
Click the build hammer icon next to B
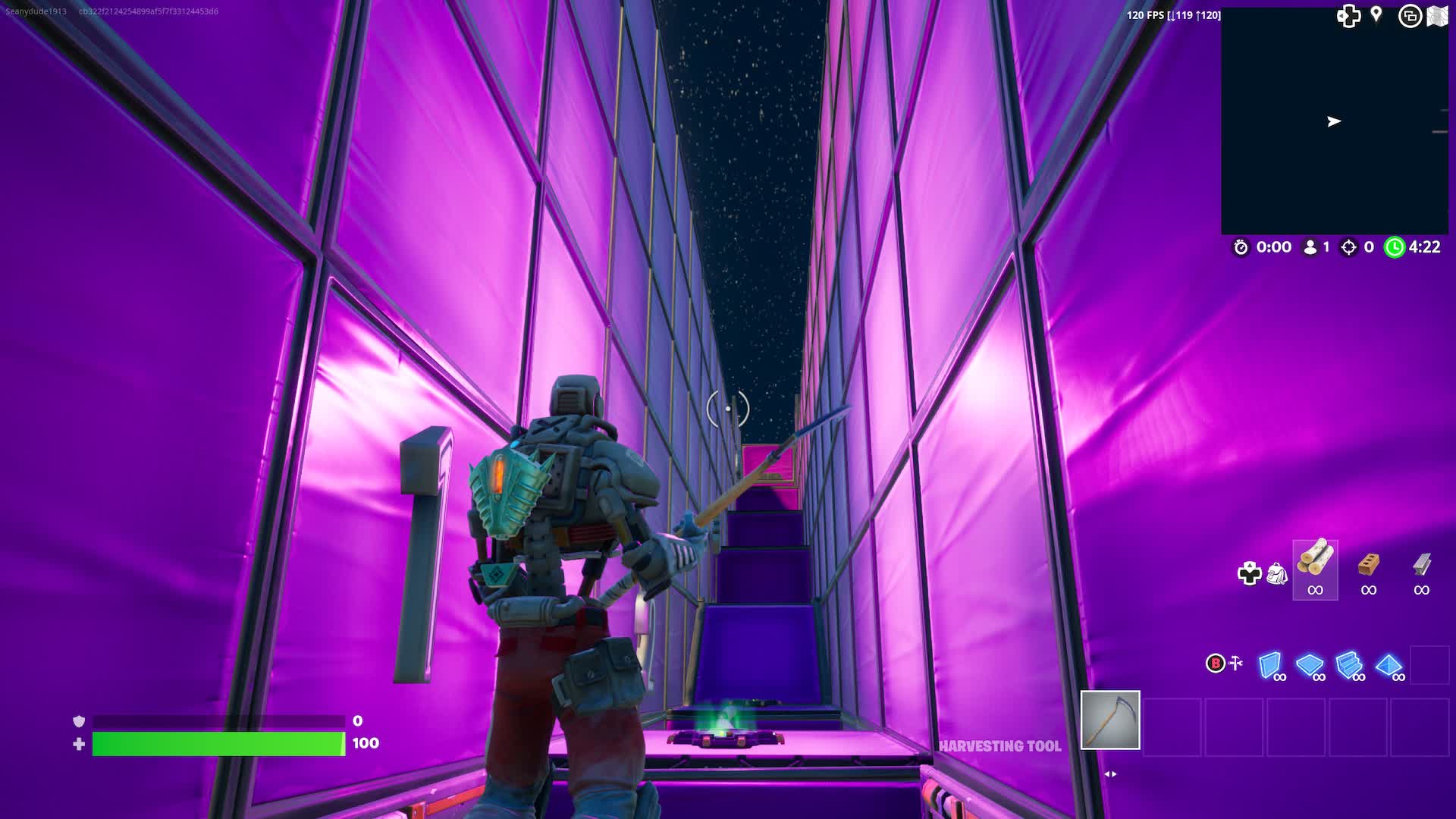[x=1236, y=661]
